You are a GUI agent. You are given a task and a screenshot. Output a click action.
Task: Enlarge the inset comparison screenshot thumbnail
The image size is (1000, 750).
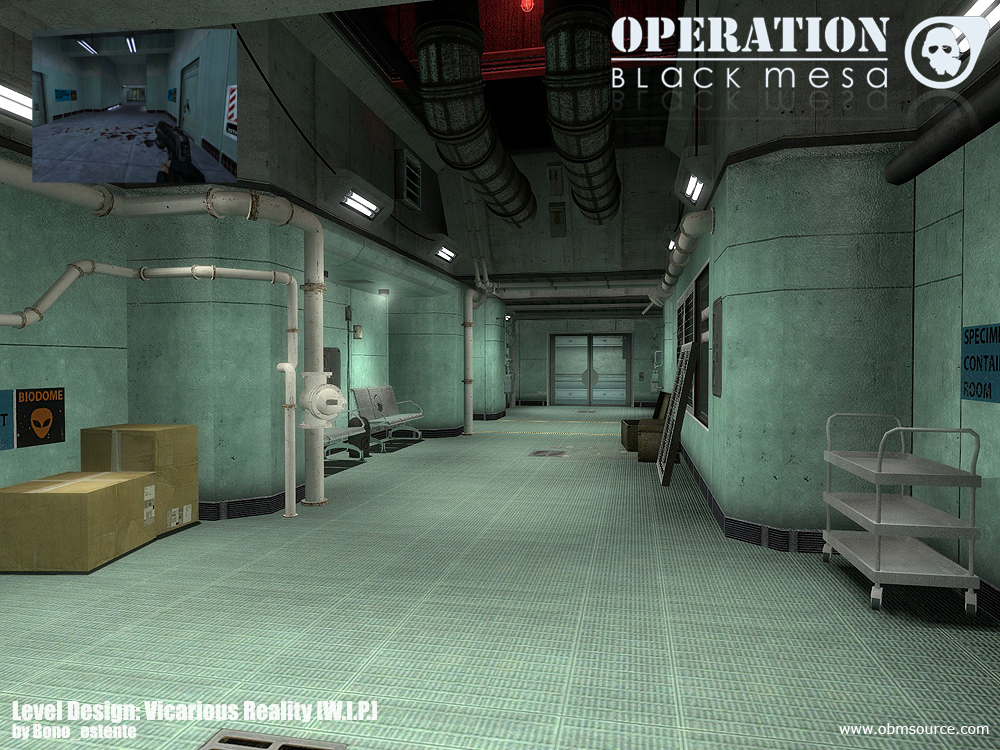click(134, 105)
